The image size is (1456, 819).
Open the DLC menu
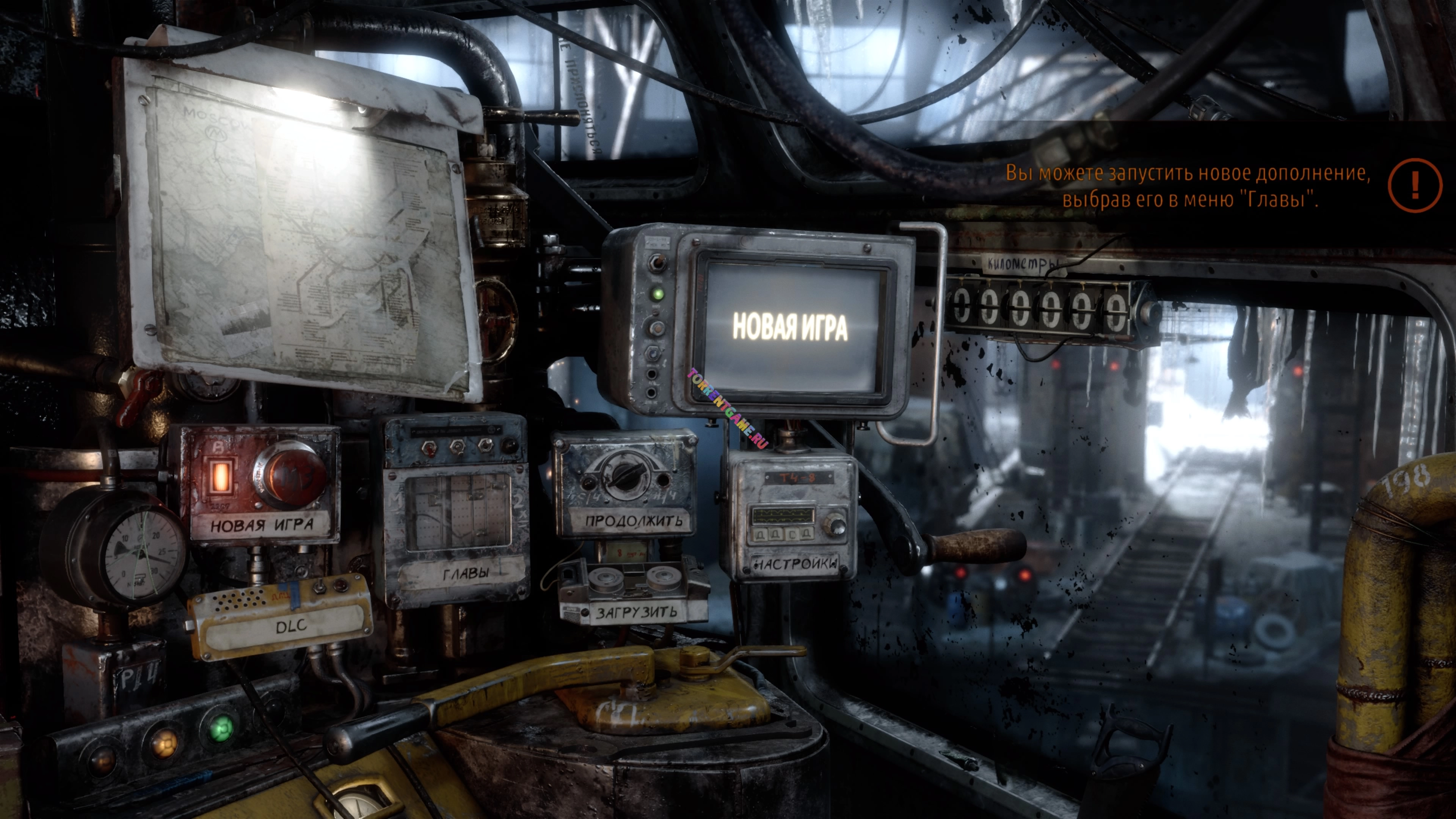(291, 625)
